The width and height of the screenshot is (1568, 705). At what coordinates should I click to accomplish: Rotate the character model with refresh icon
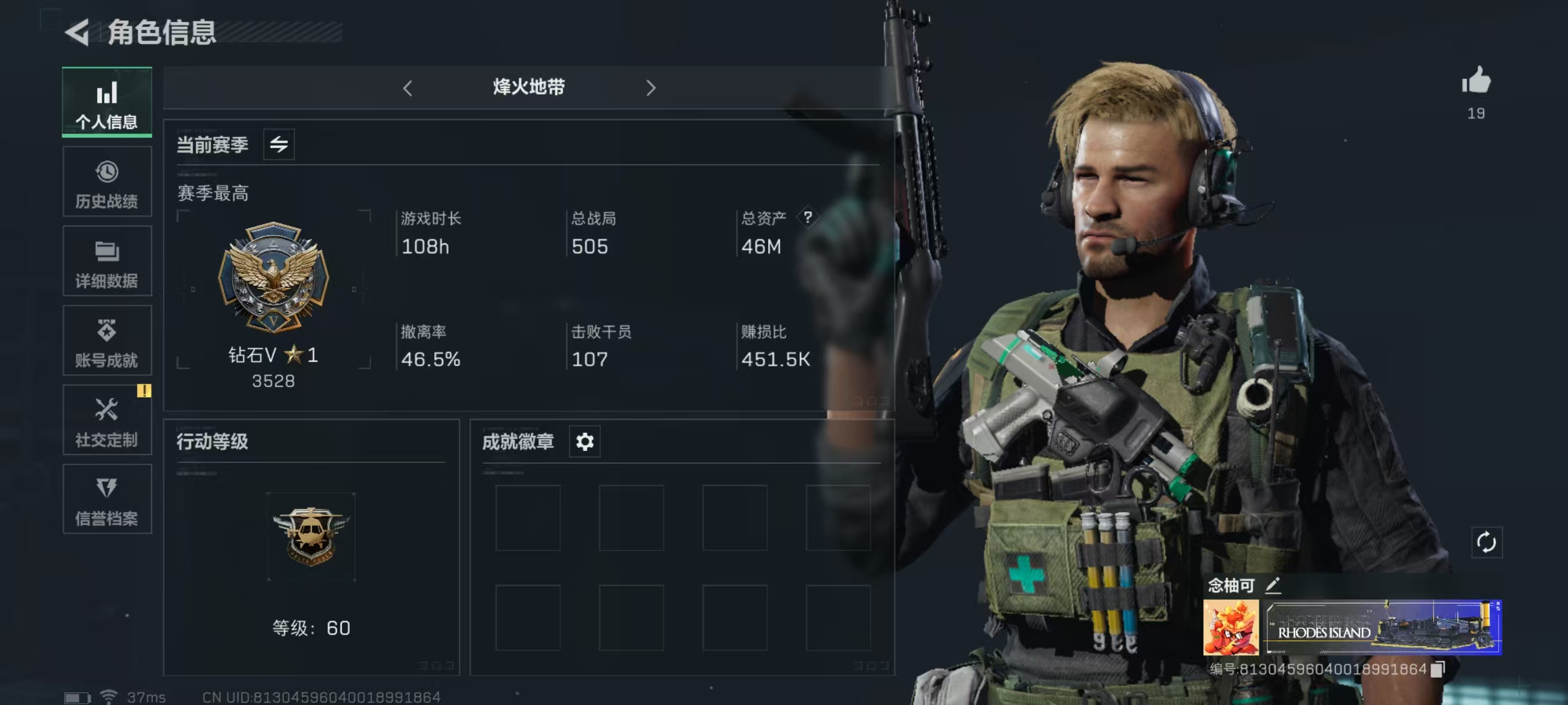coord(1486,542)
